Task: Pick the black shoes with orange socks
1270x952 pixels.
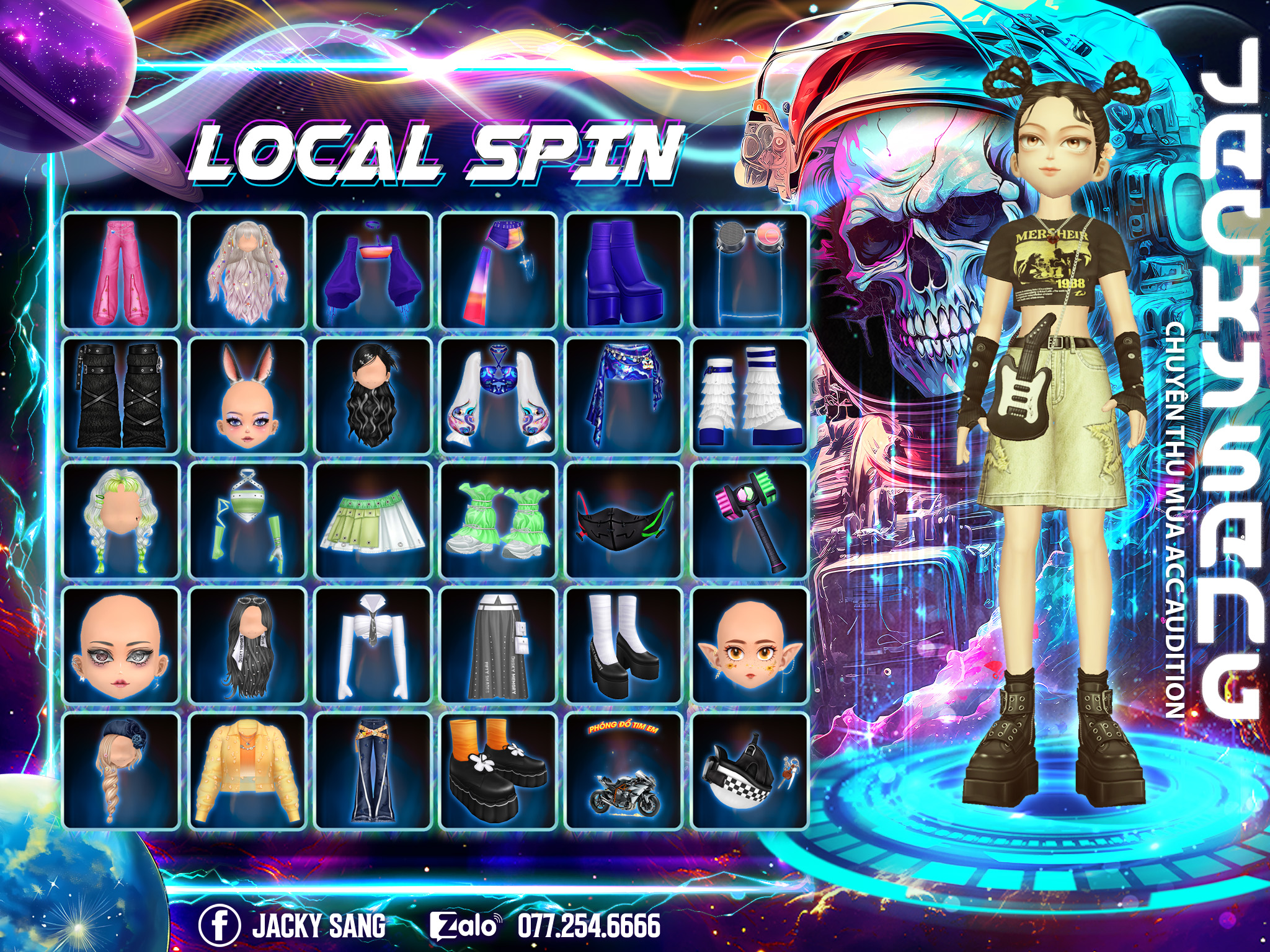Action: click(x=499, y=771)
